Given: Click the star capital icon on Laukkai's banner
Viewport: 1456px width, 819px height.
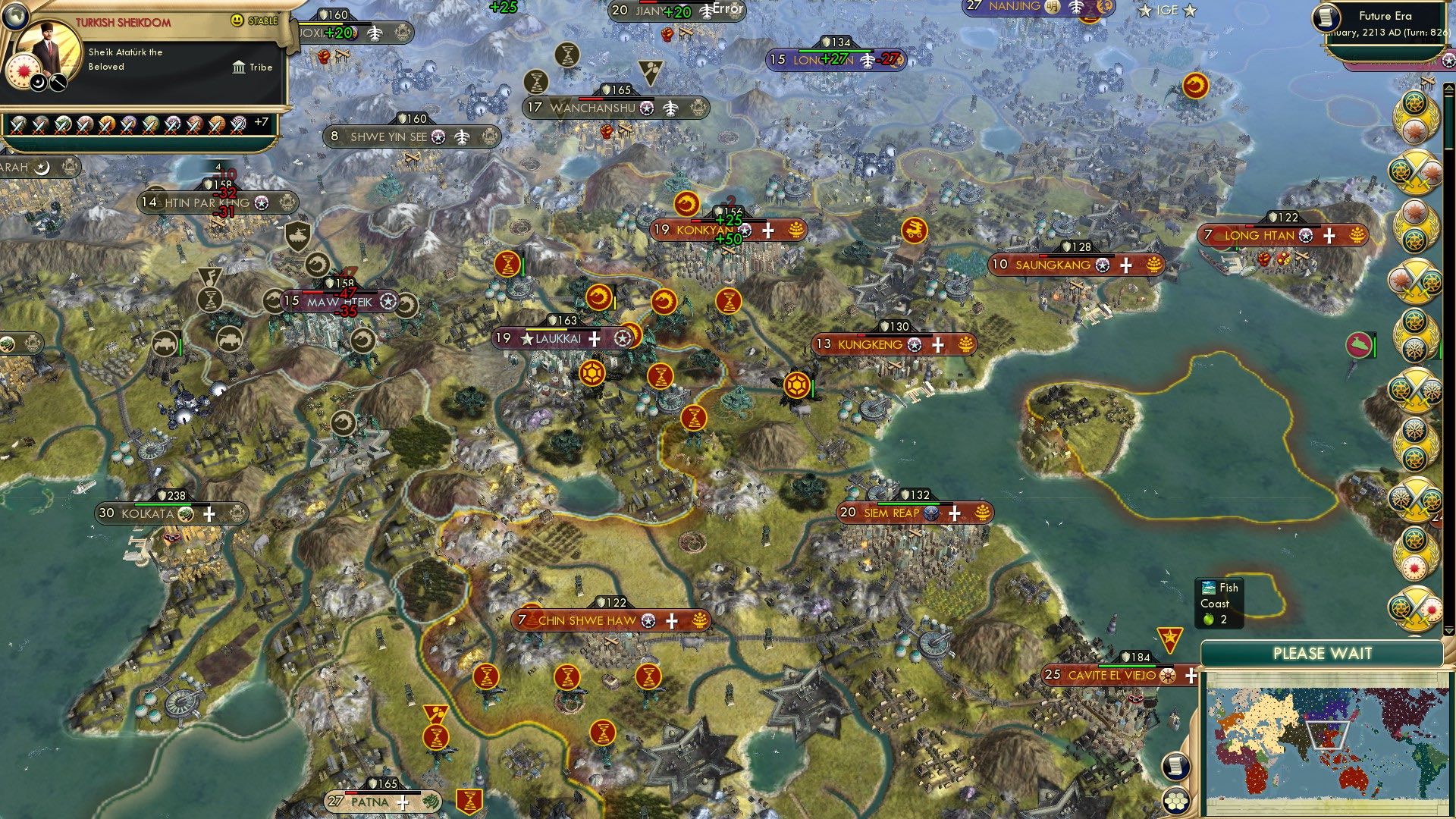Looking at the screenshot, I should (526, 339).
